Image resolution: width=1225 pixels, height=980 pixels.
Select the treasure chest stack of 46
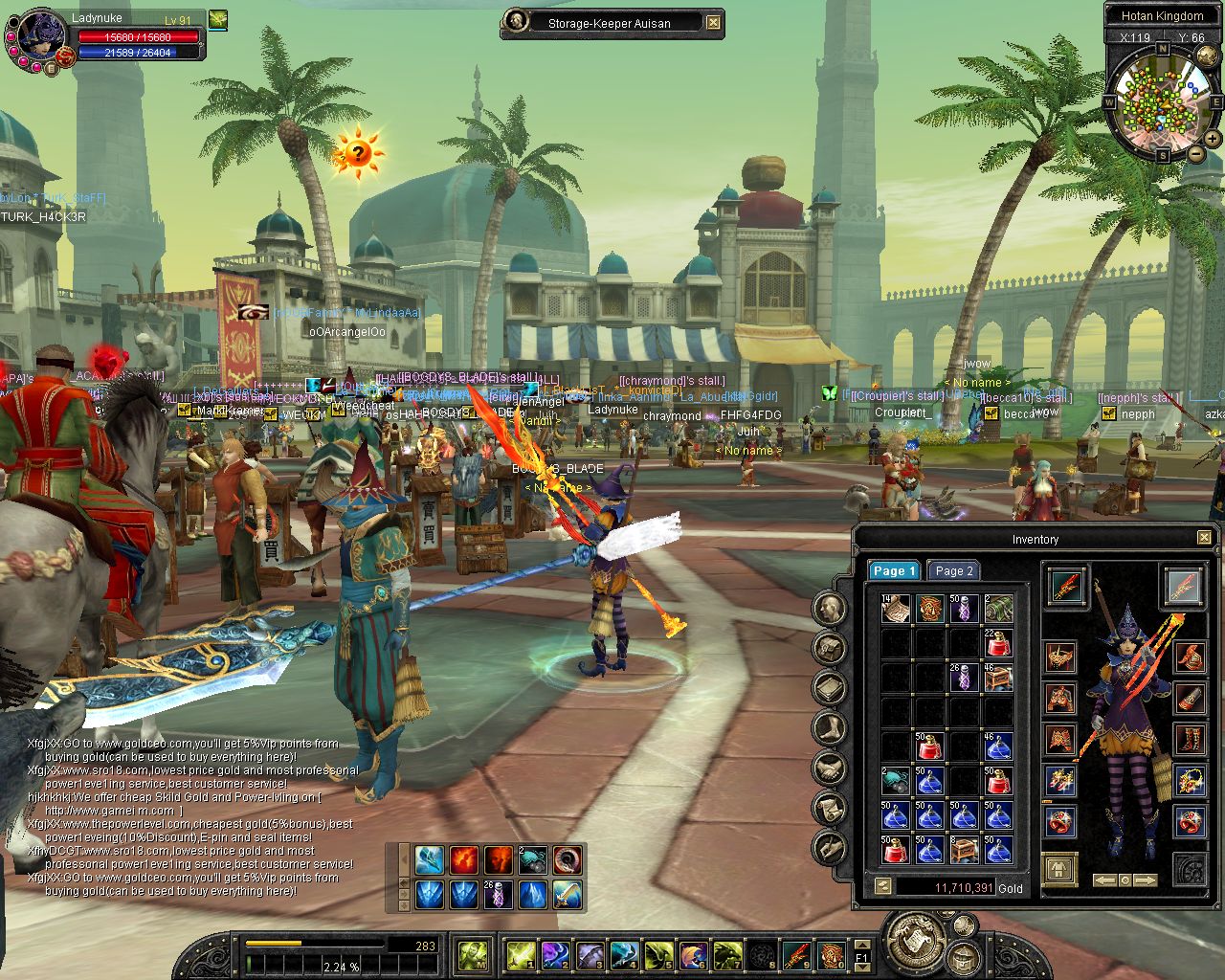pos(998,677)
